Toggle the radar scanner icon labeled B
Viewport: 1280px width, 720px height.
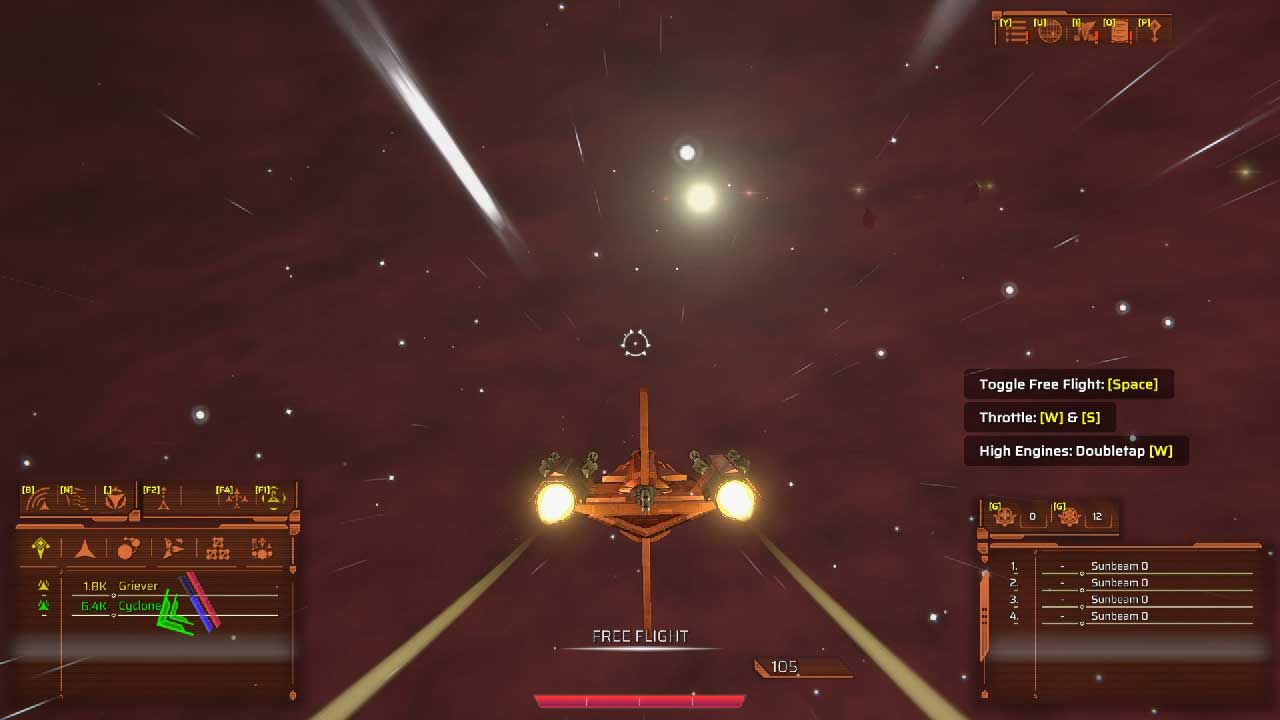(x=38, y=499)
